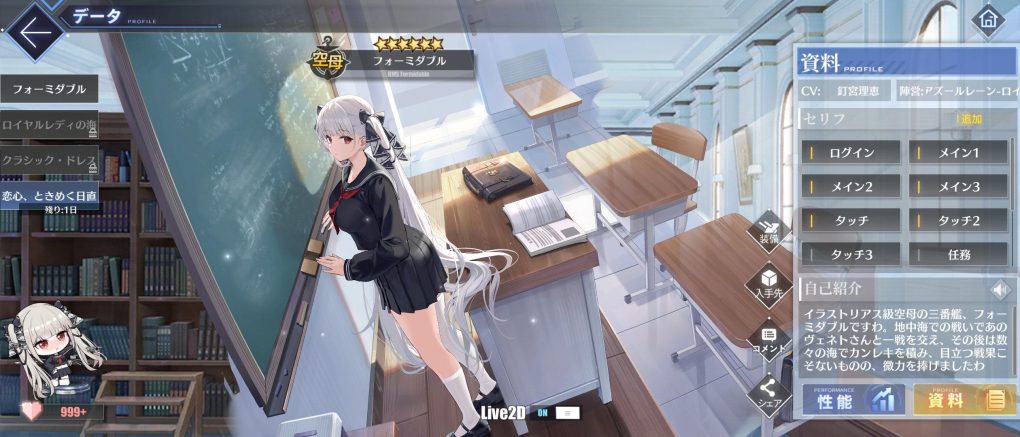Viewport: 1020px width, 437px height.
Task: Open the コメント comments
Action: tap(769, 338)
